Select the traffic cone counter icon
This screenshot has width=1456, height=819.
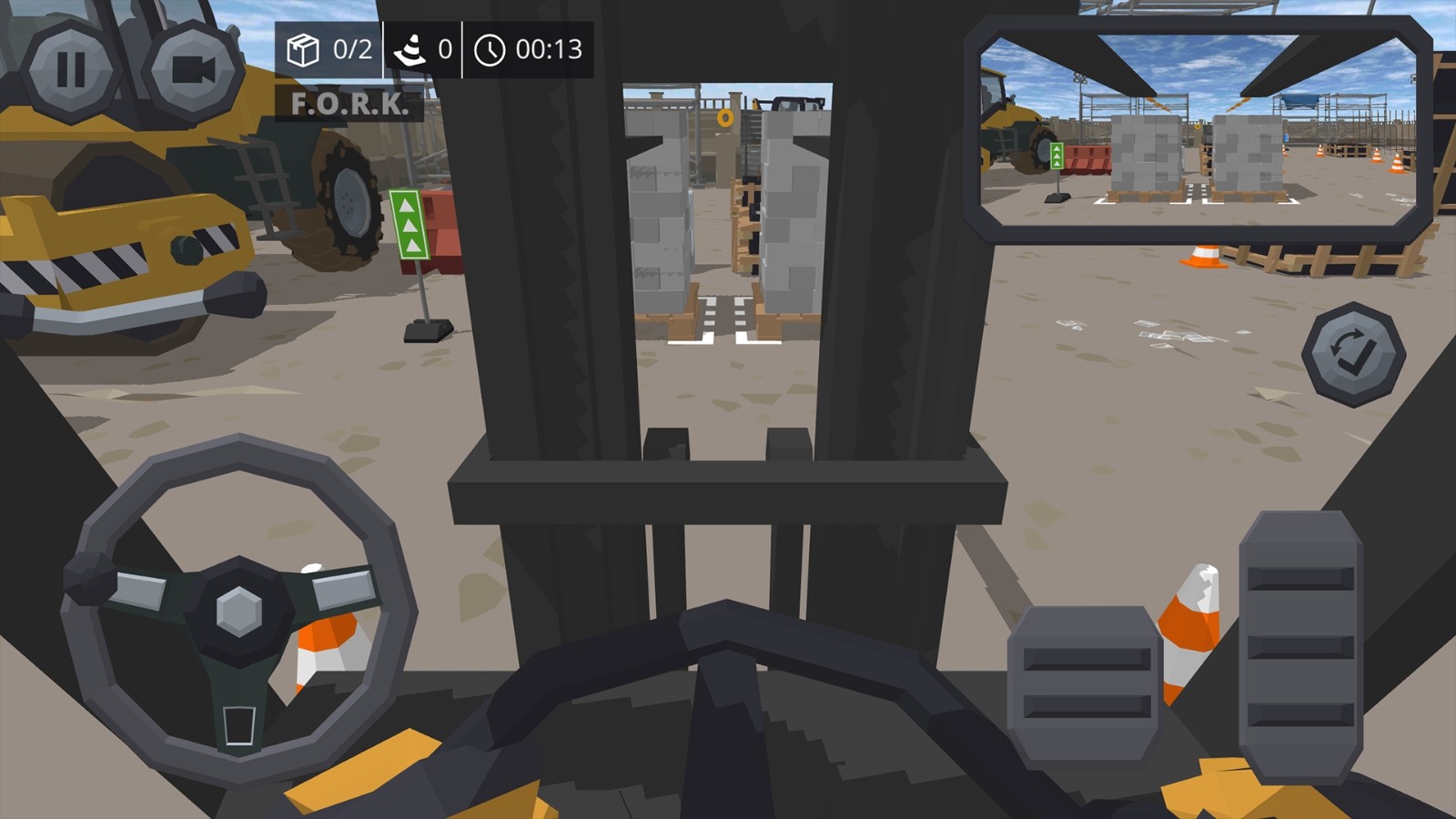[411, 52]
